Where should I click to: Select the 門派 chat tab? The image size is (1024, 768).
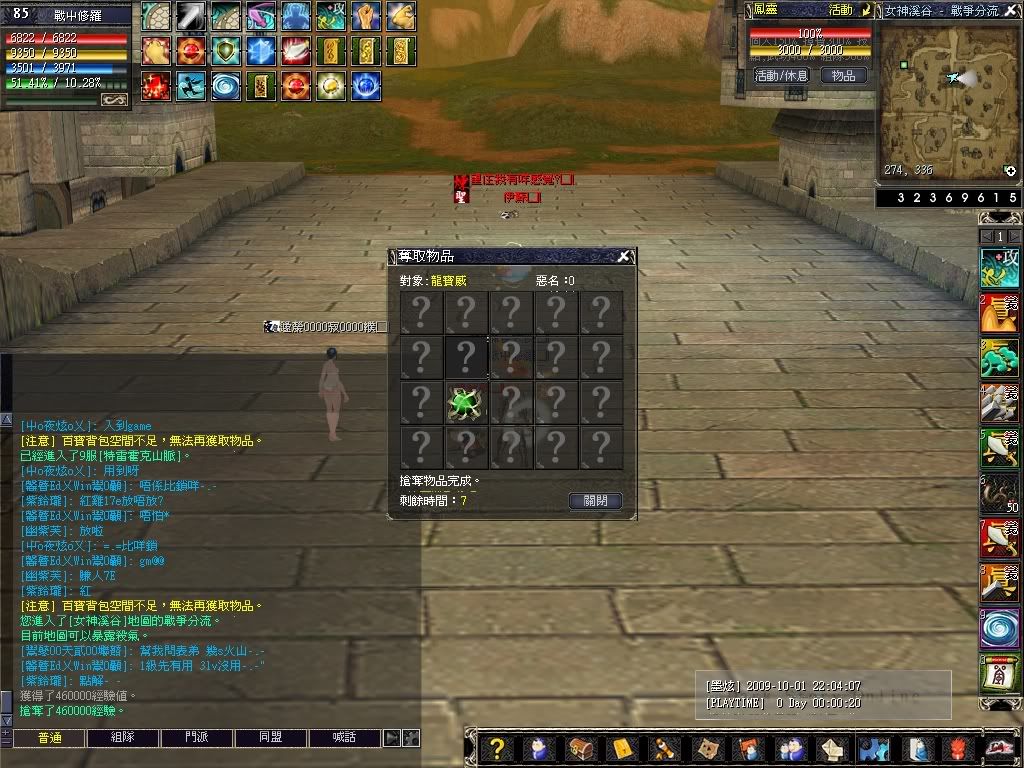tap(197, 738)
